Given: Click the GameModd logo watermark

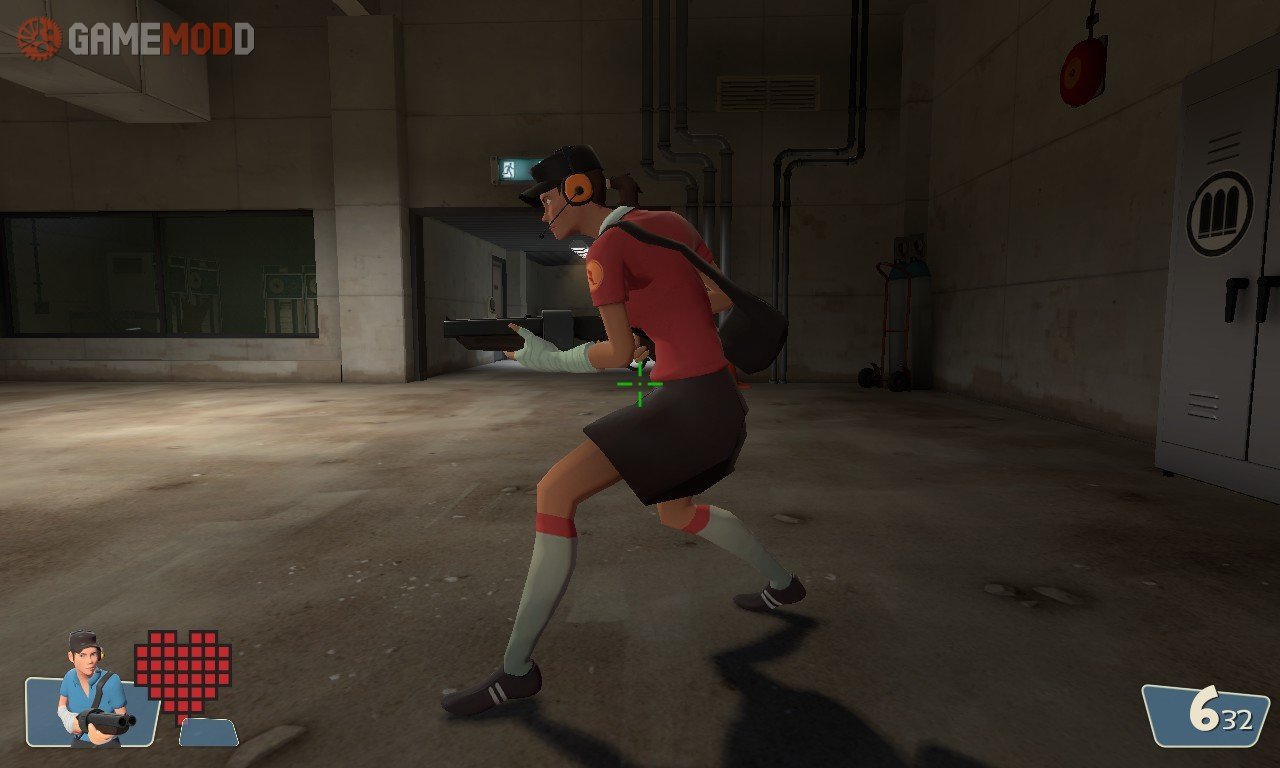Looking at the screenshot, I should tap(136, 39).
